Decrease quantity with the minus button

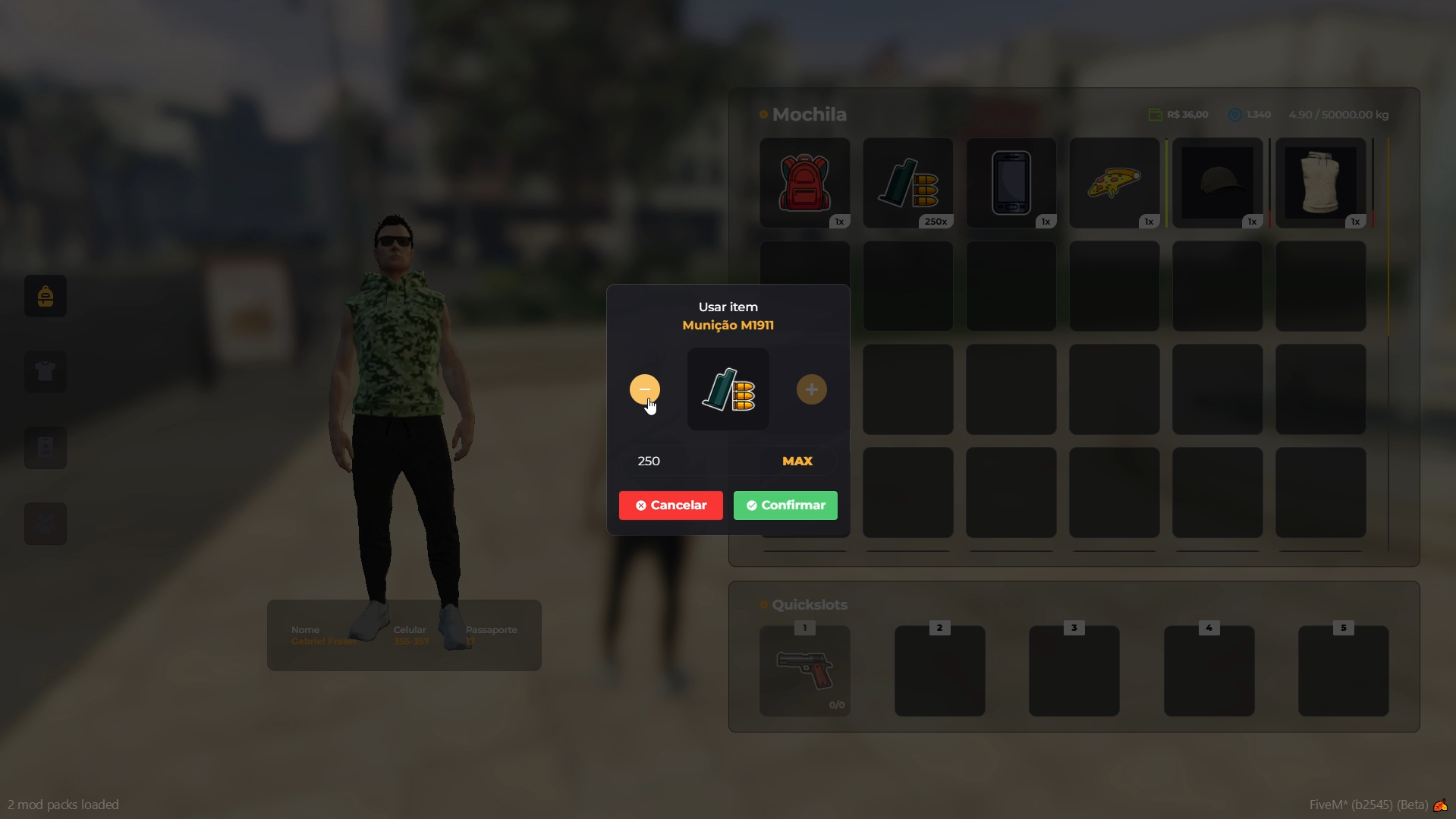(x=644, y=389)
